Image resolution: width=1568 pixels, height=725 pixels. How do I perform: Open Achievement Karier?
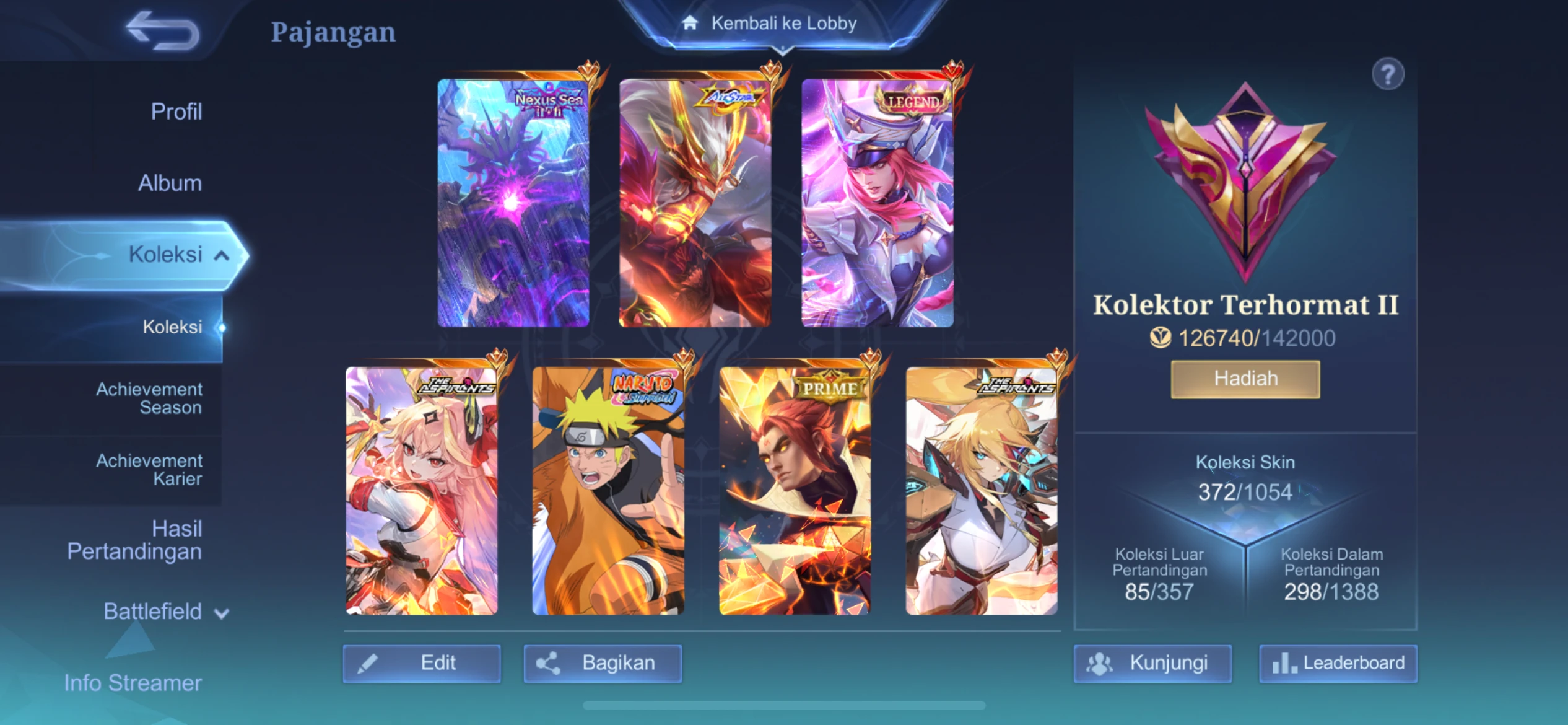[149, 470]
